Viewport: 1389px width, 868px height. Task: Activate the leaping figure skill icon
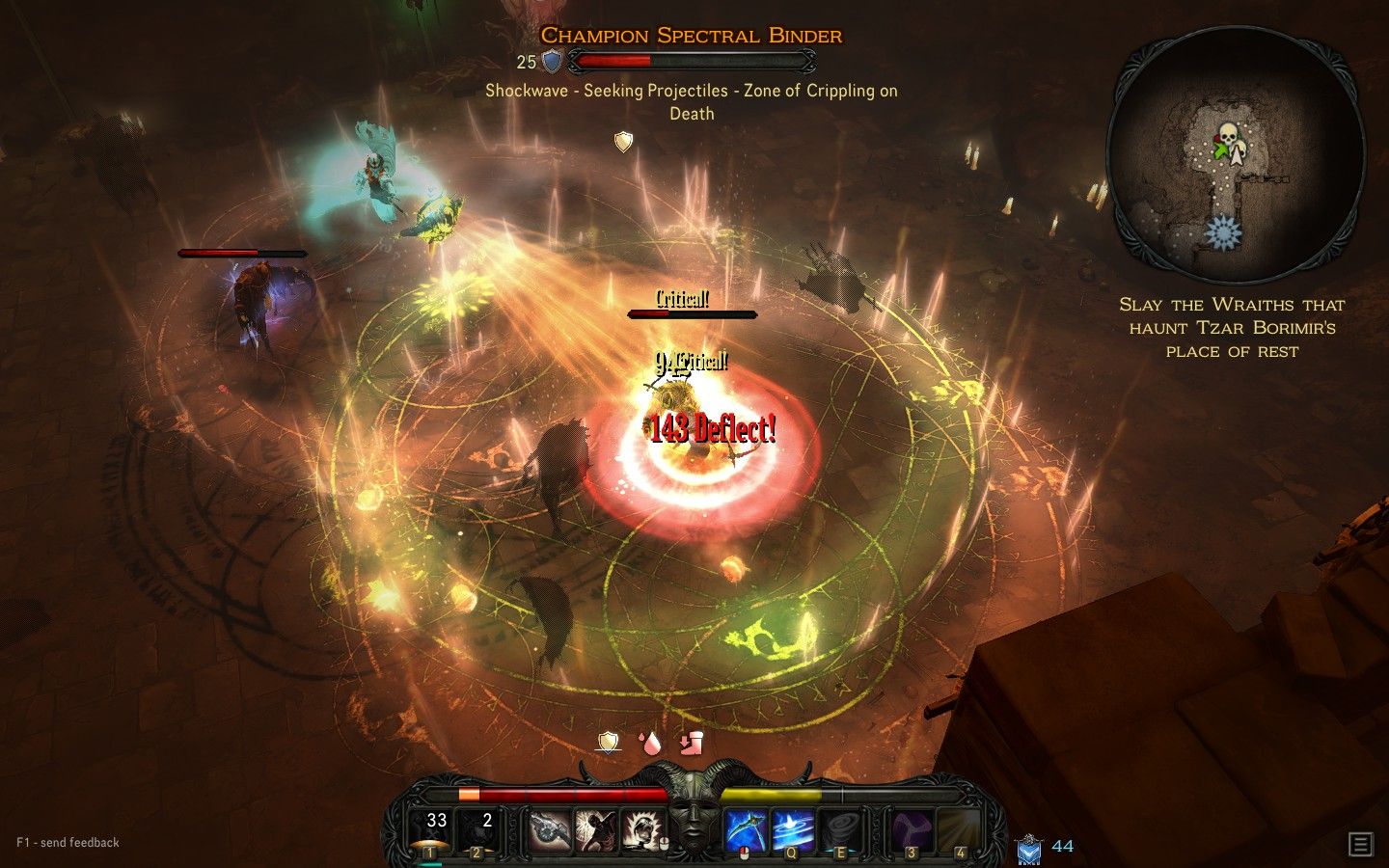tap(596, 830)
